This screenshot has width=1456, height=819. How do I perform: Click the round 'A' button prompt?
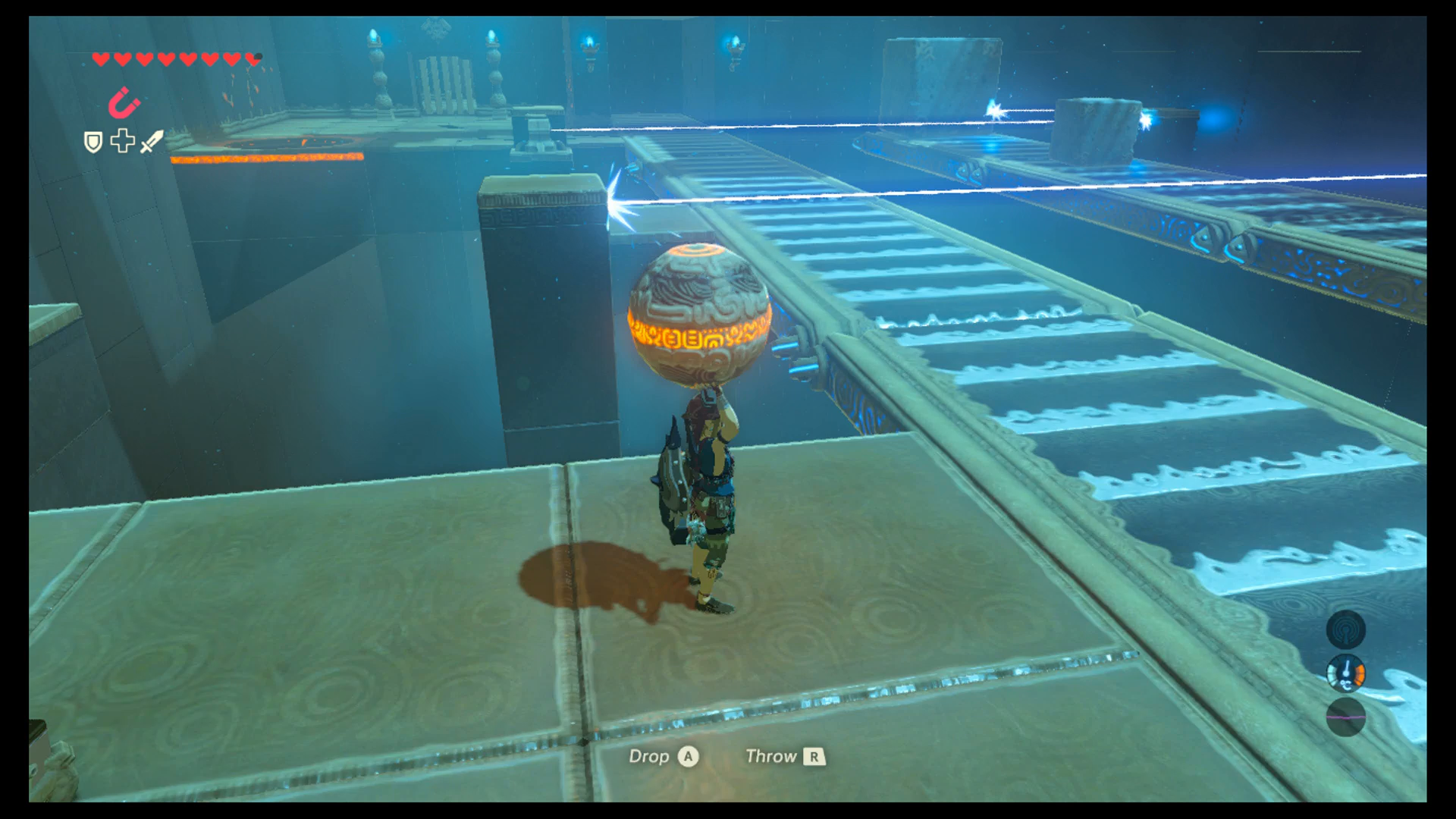(689, 756)
